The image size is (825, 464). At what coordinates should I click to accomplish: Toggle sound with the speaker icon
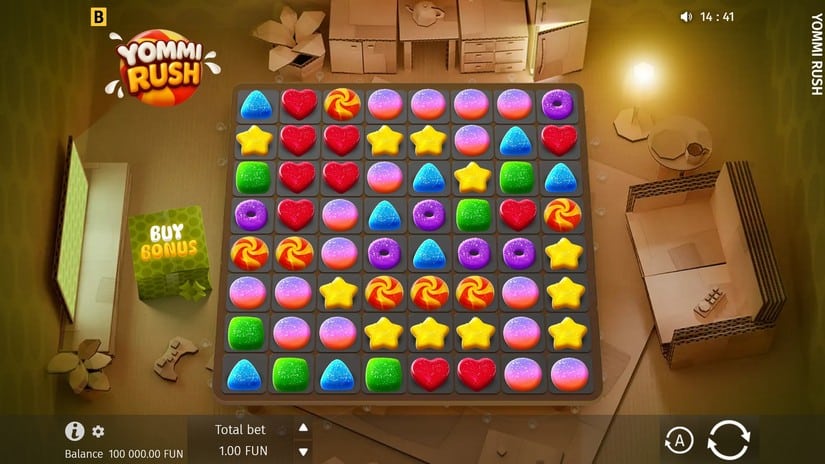686,16
